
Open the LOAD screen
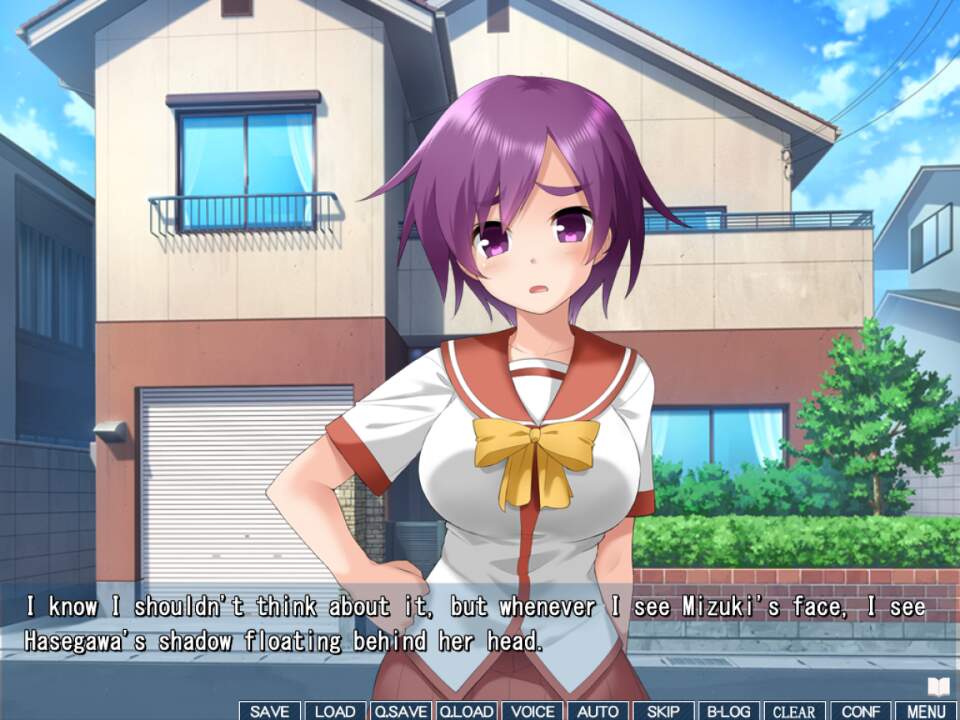tap(335, 711)
